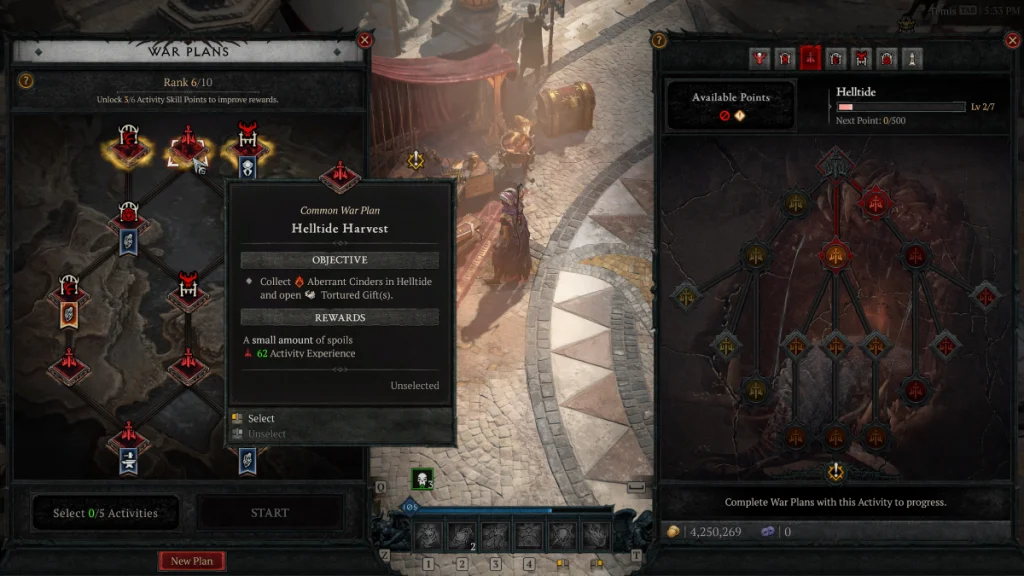Close the War Plans panel
This screenshot has width=1024, height=576.
(x=365, y=40)
